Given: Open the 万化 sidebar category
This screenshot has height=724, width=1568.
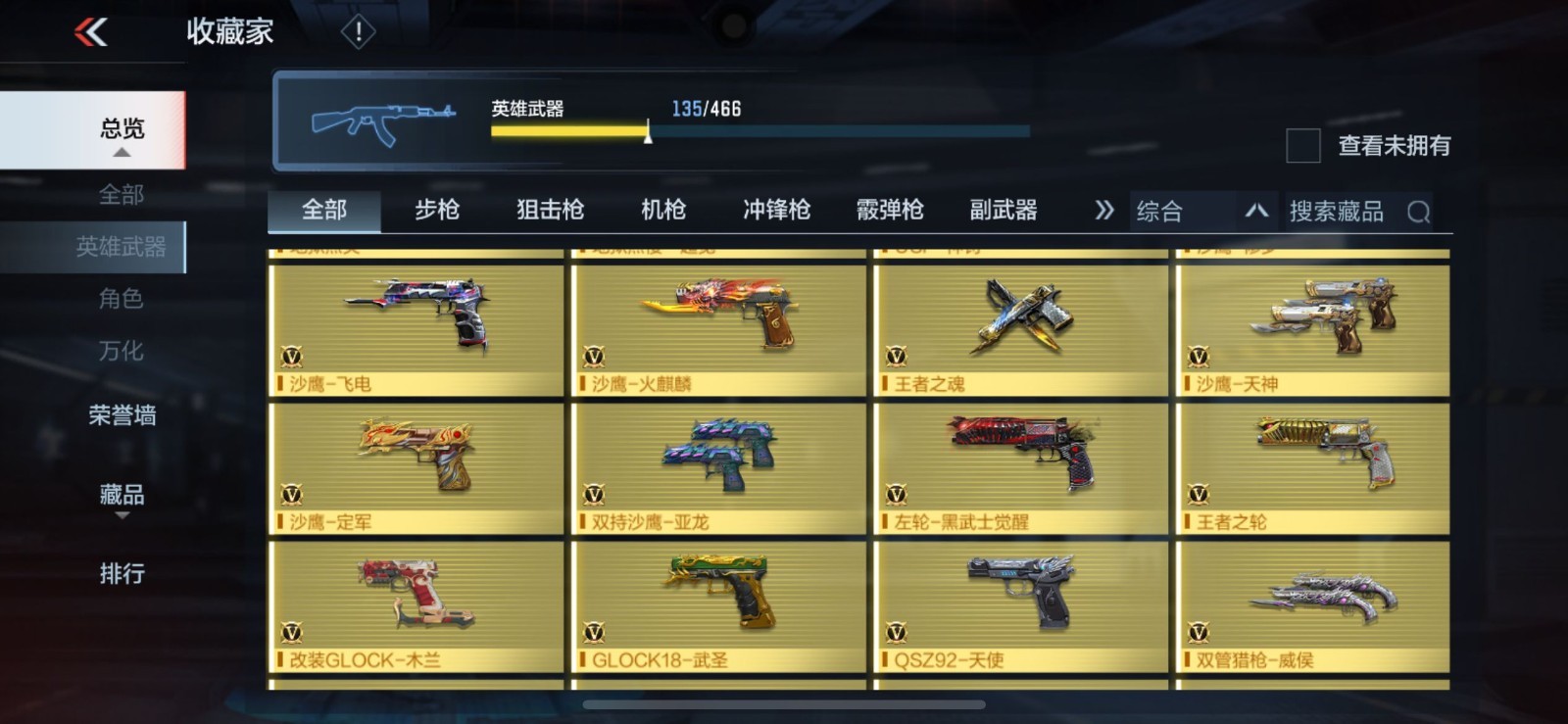Looking at the screenshot, I should (x=122, y=351).
